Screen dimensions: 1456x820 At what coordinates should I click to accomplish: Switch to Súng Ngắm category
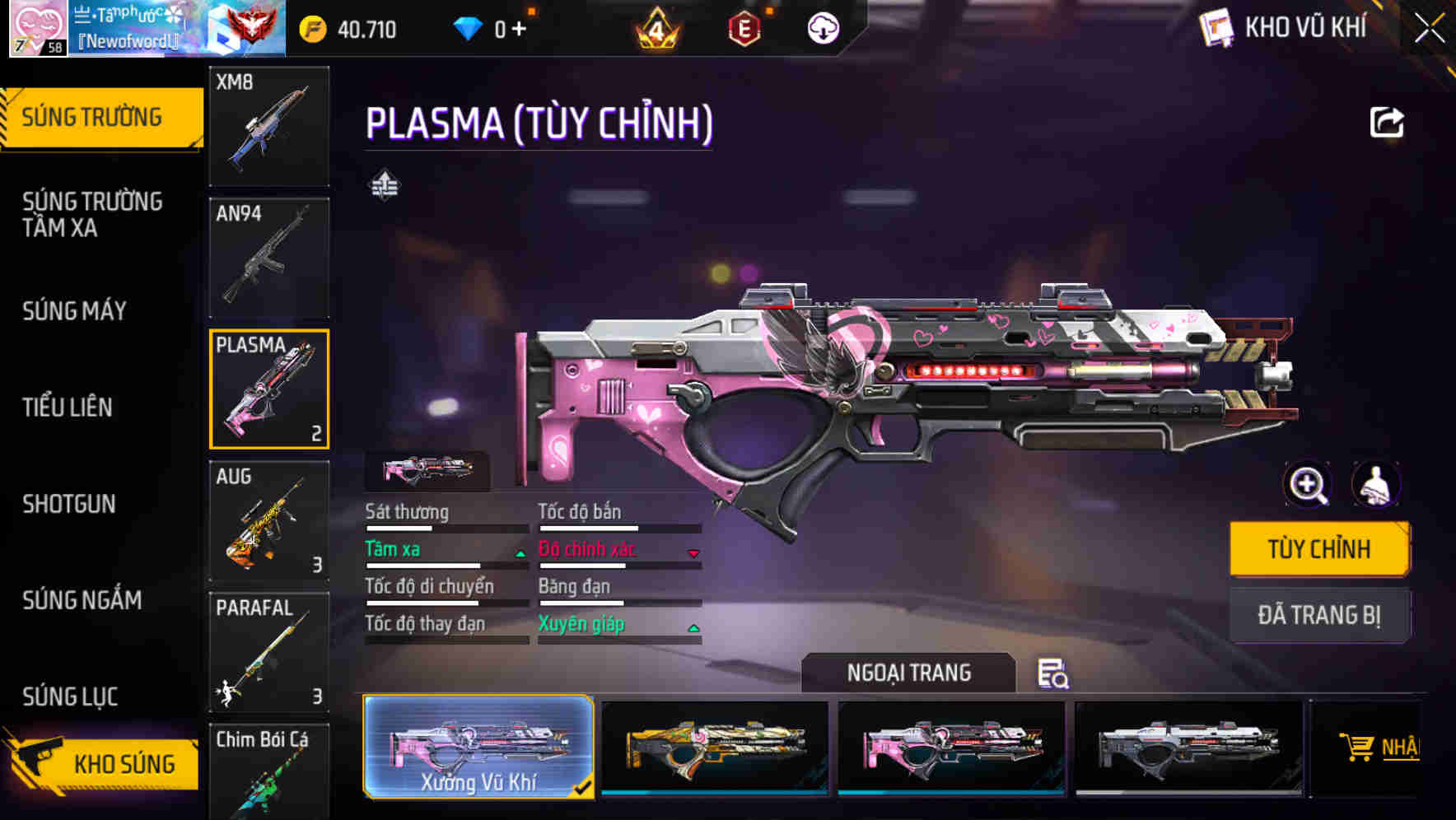[82, 600]
